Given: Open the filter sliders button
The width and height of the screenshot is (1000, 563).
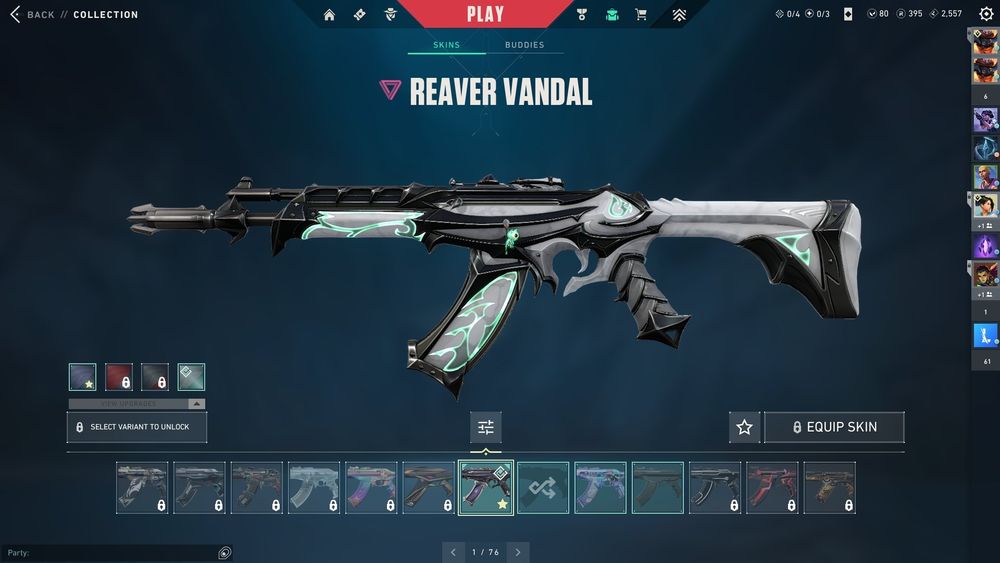Looking at the screenshot, I should click(486, 427).
